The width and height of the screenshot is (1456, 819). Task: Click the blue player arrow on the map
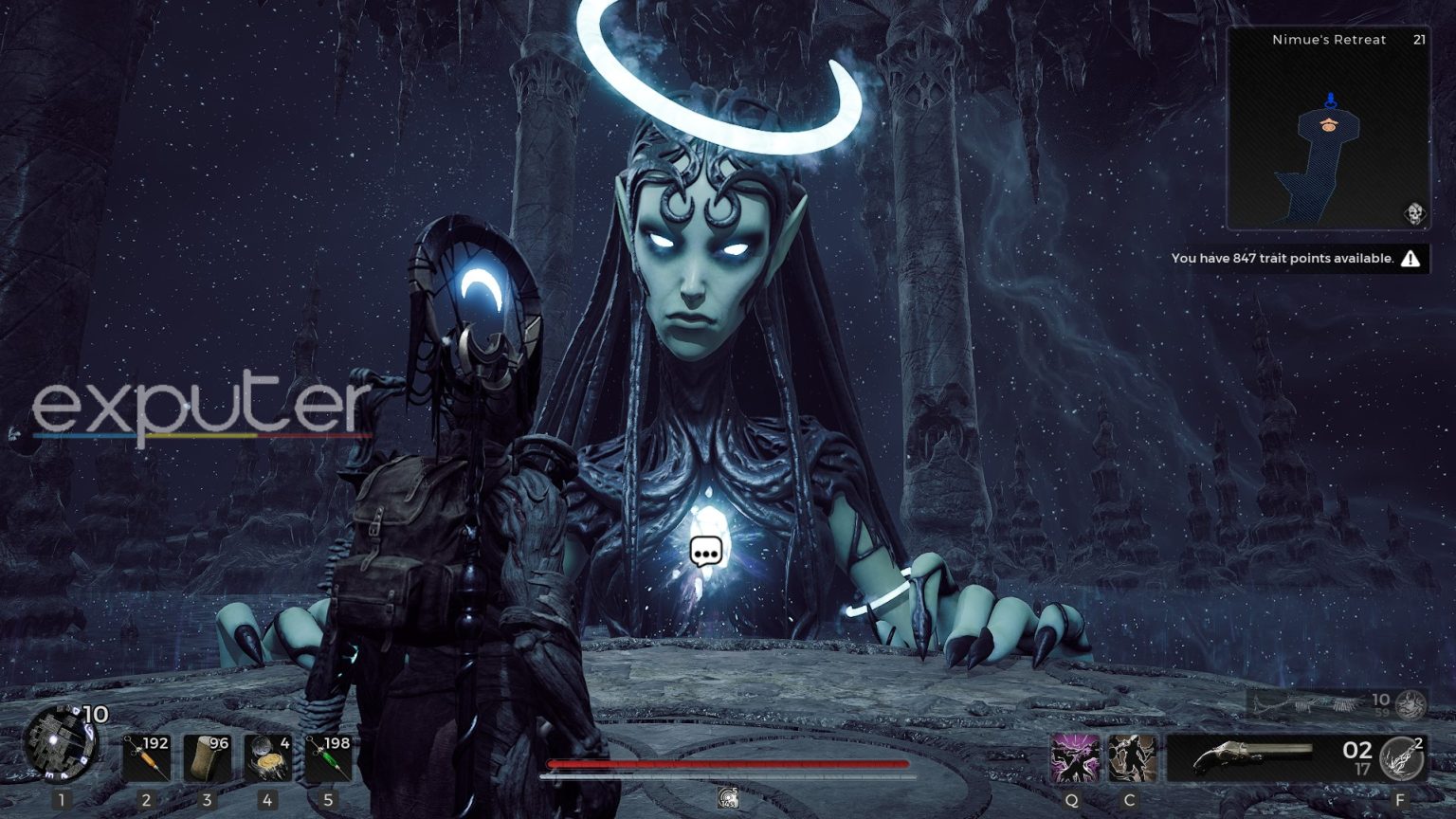(1330, 98)
